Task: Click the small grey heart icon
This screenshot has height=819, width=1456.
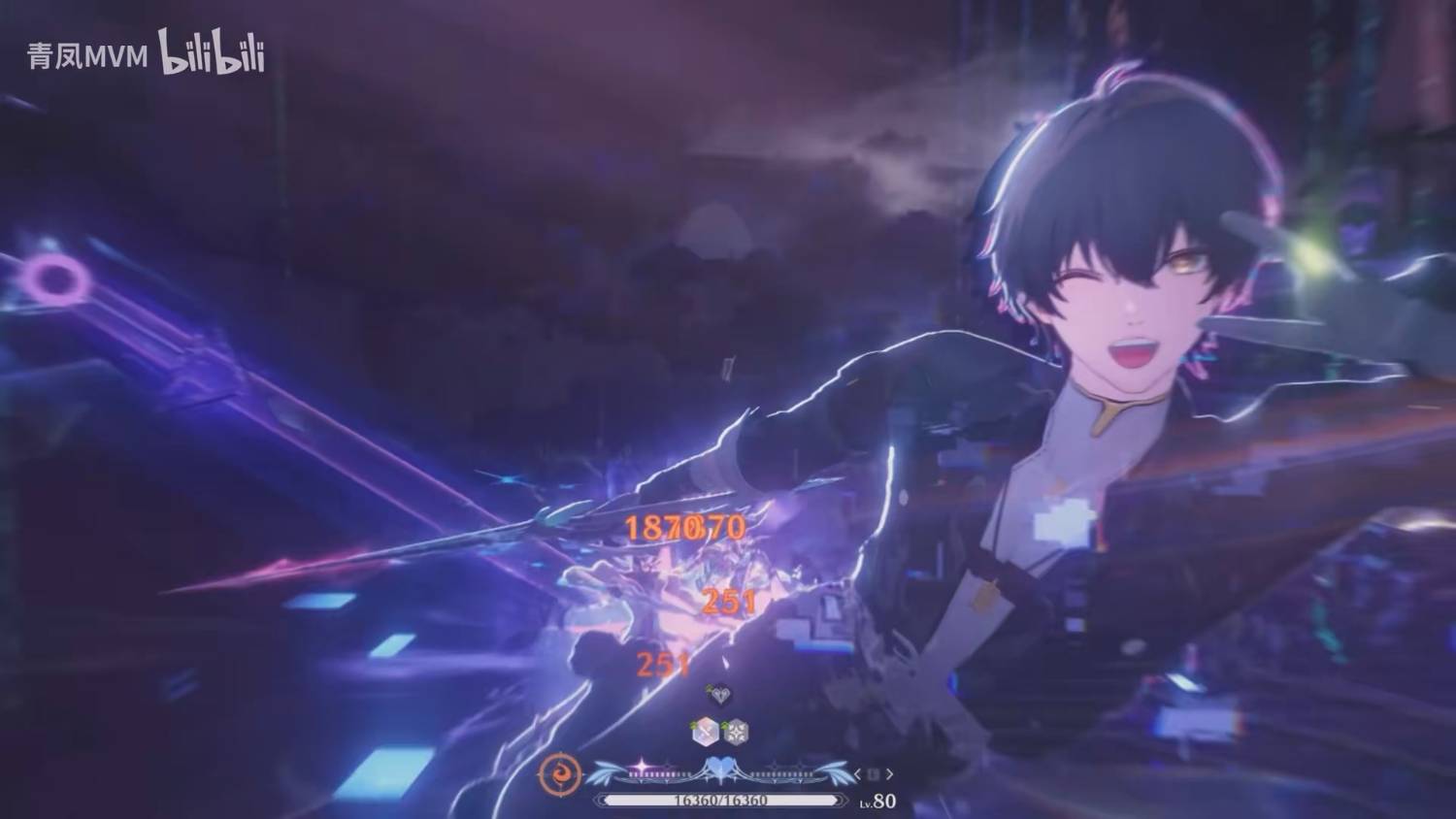Action: (x=719, y=694)
